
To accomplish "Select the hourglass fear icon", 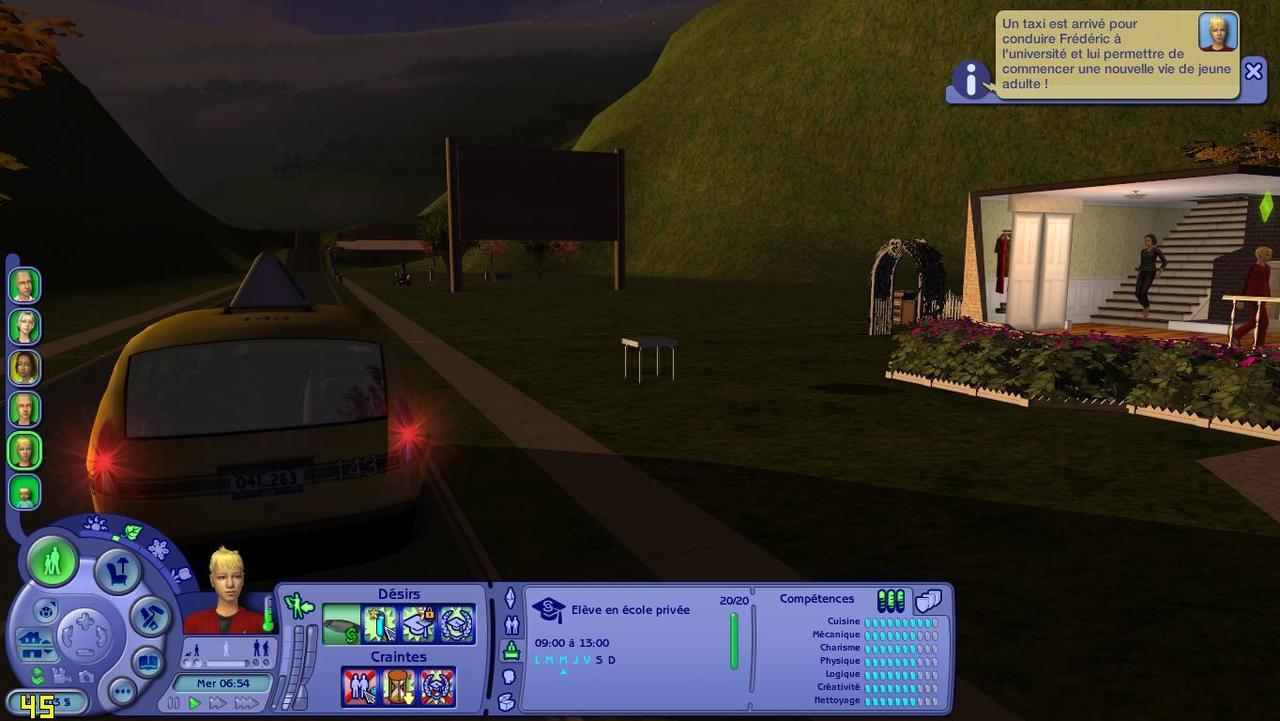I will (x=398, y=687).
